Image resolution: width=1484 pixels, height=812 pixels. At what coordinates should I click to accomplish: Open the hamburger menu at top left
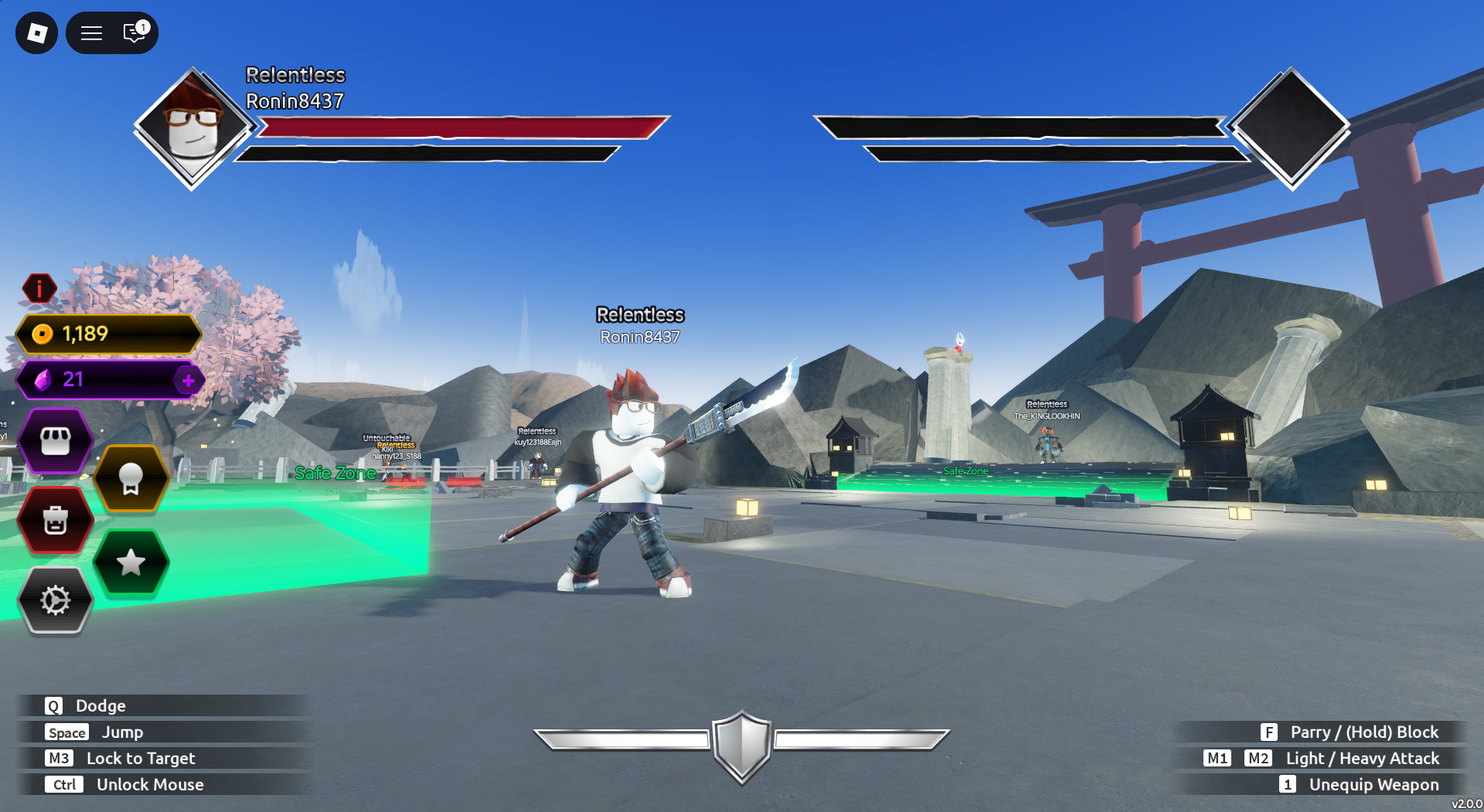tap(90, 33)
